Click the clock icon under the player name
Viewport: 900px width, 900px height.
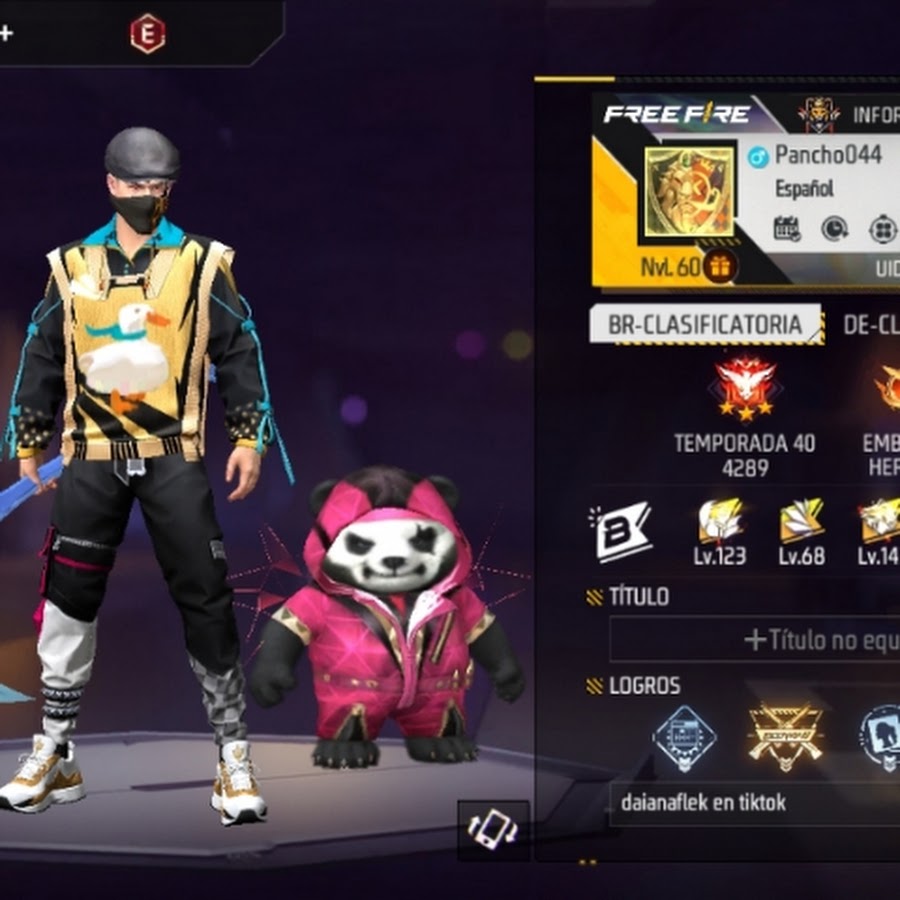click(835, 229)
